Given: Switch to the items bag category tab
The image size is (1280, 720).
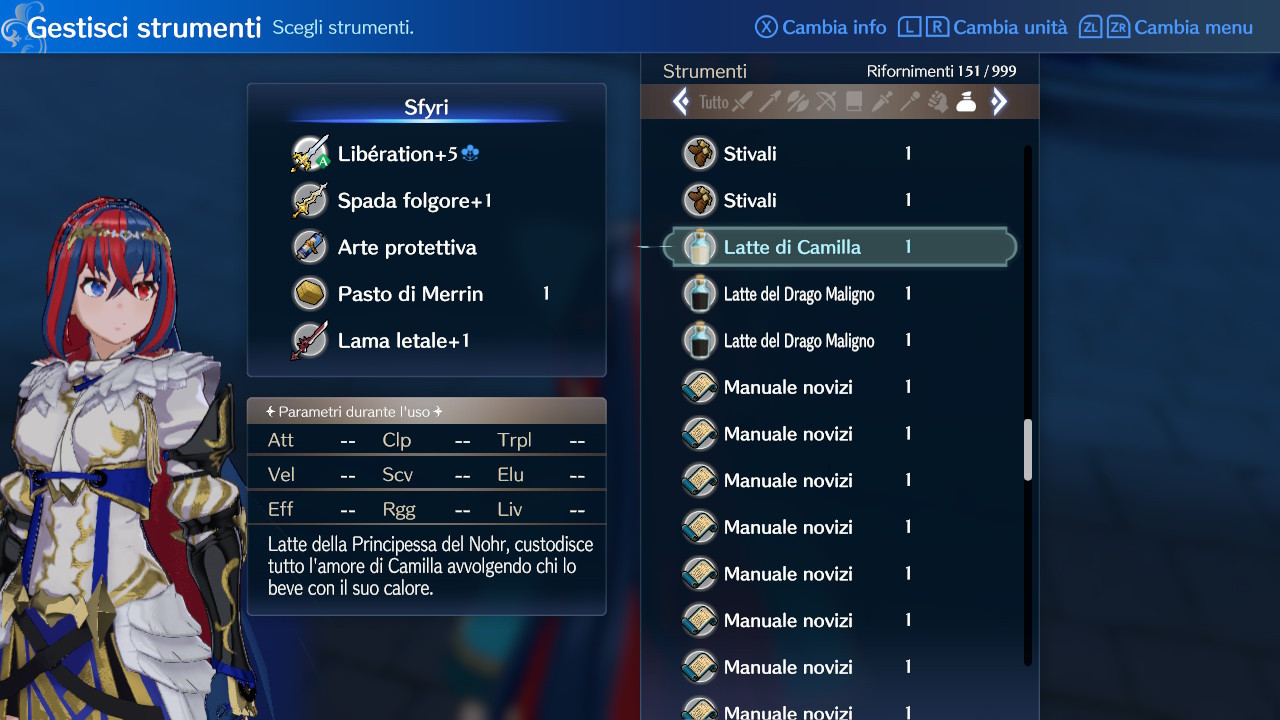Looking at the screenshot, I should pyautogui.click(x=966, y=102).
